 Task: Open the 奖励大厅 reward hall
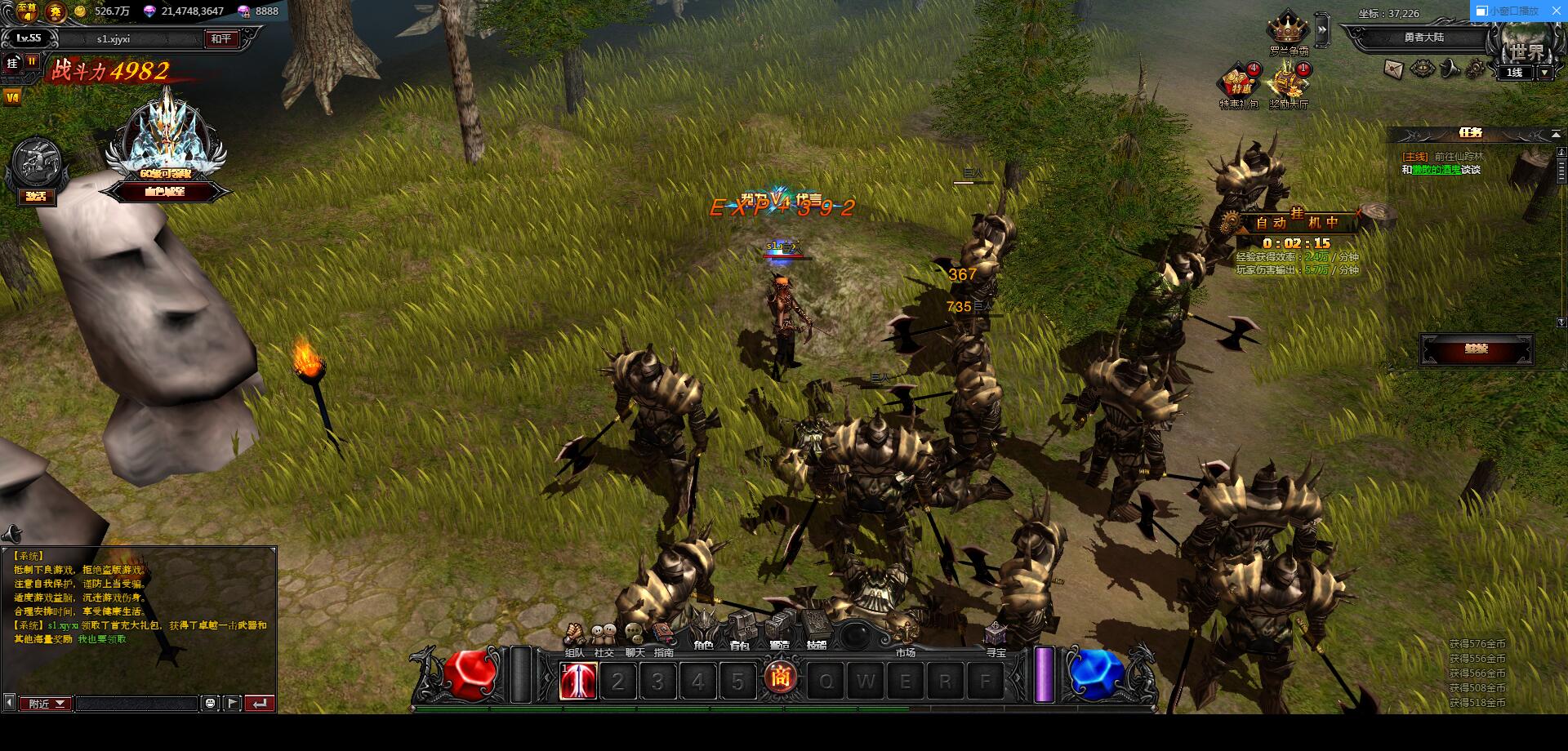tap(1288, 83)
